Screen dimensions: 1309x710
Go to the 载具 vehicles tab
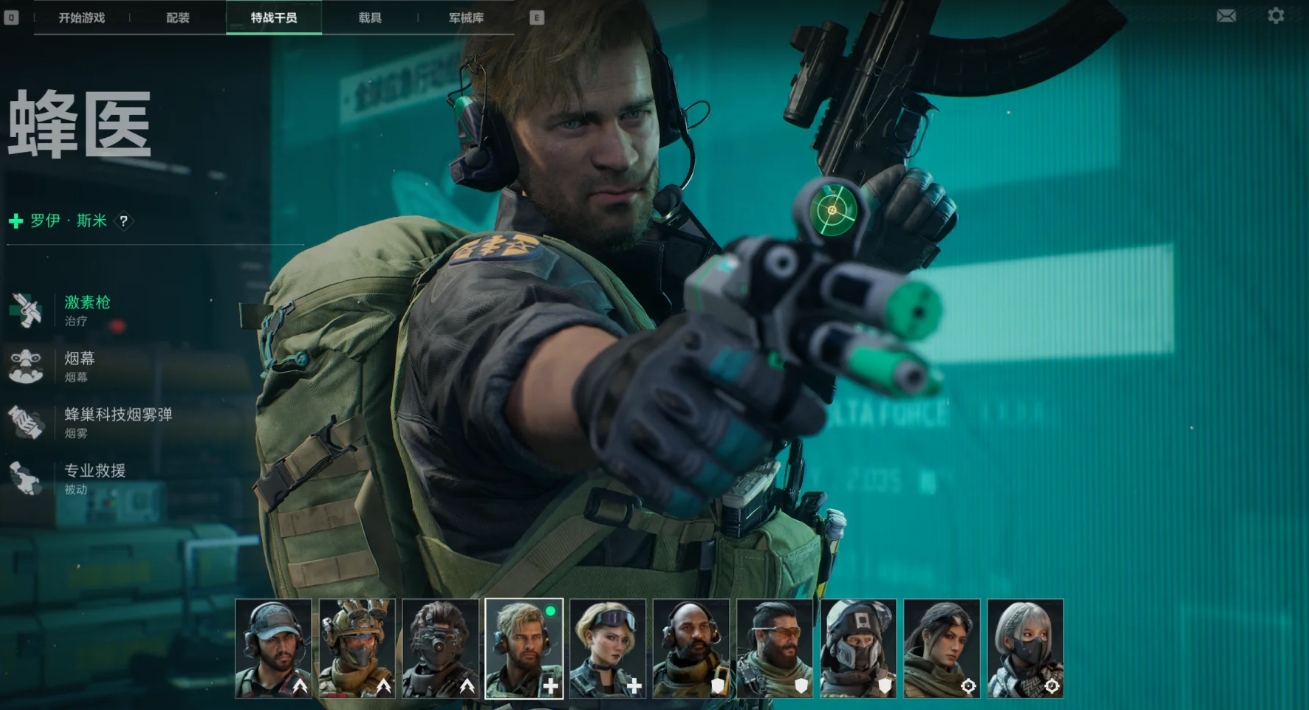tap(370, 18)
